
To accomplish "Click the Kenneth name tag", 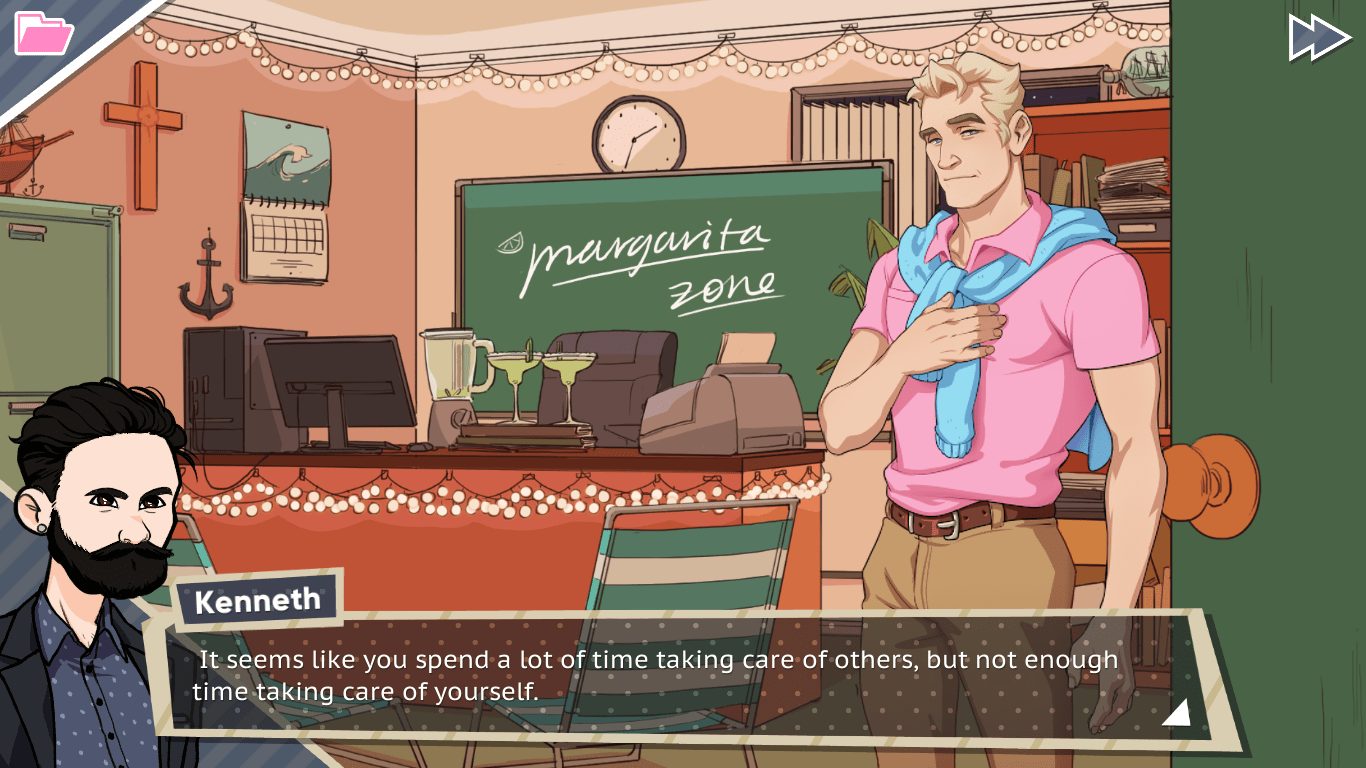I will [x=254, y=600].
